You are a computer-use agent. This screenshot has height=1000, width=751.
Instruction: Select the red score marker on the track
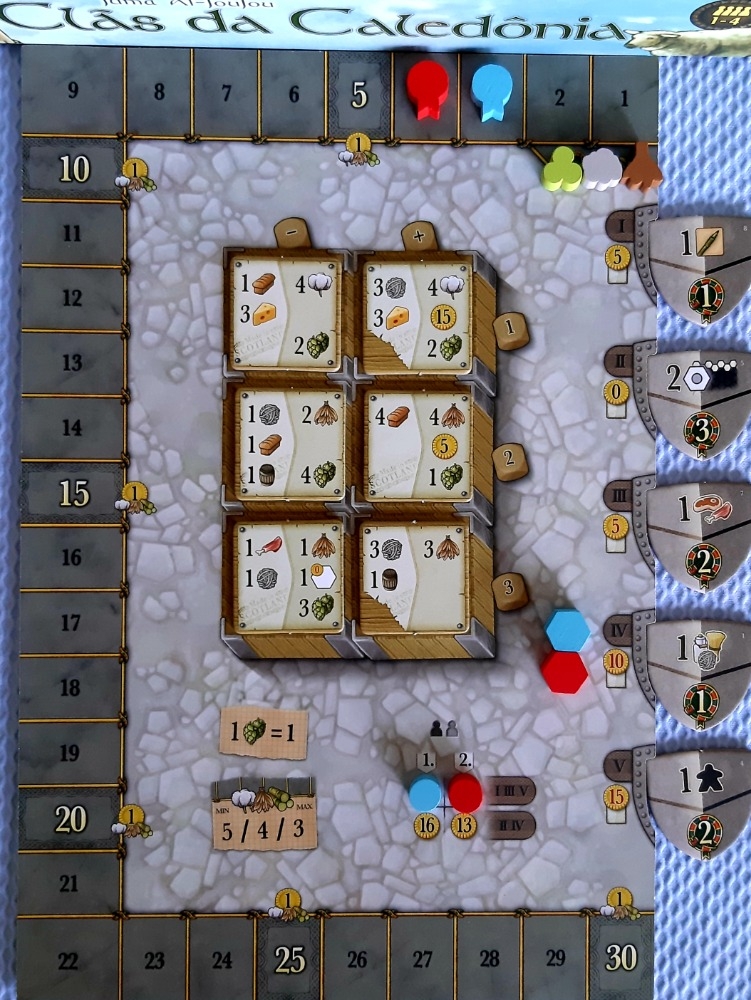click(x=427, y=87)
